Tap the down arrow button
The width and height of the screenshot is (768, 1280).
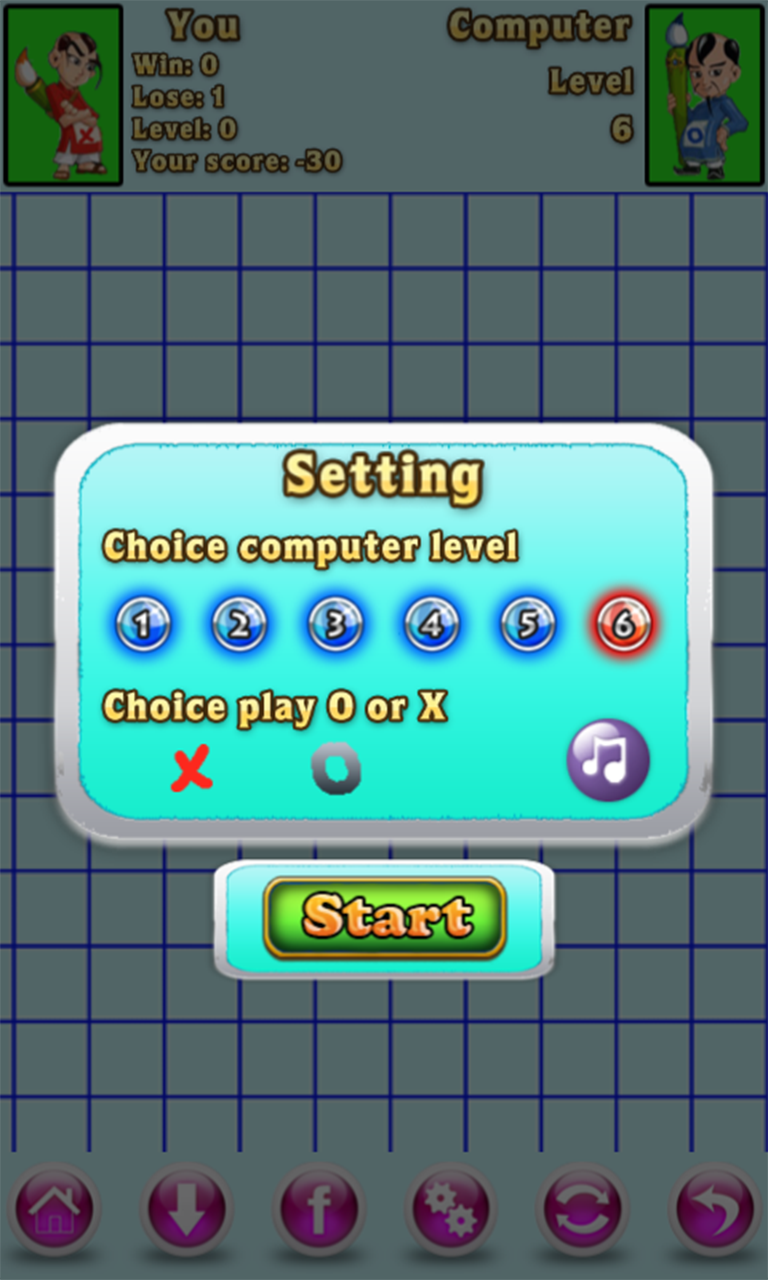pyautogui.click(x=186, y=1210)
